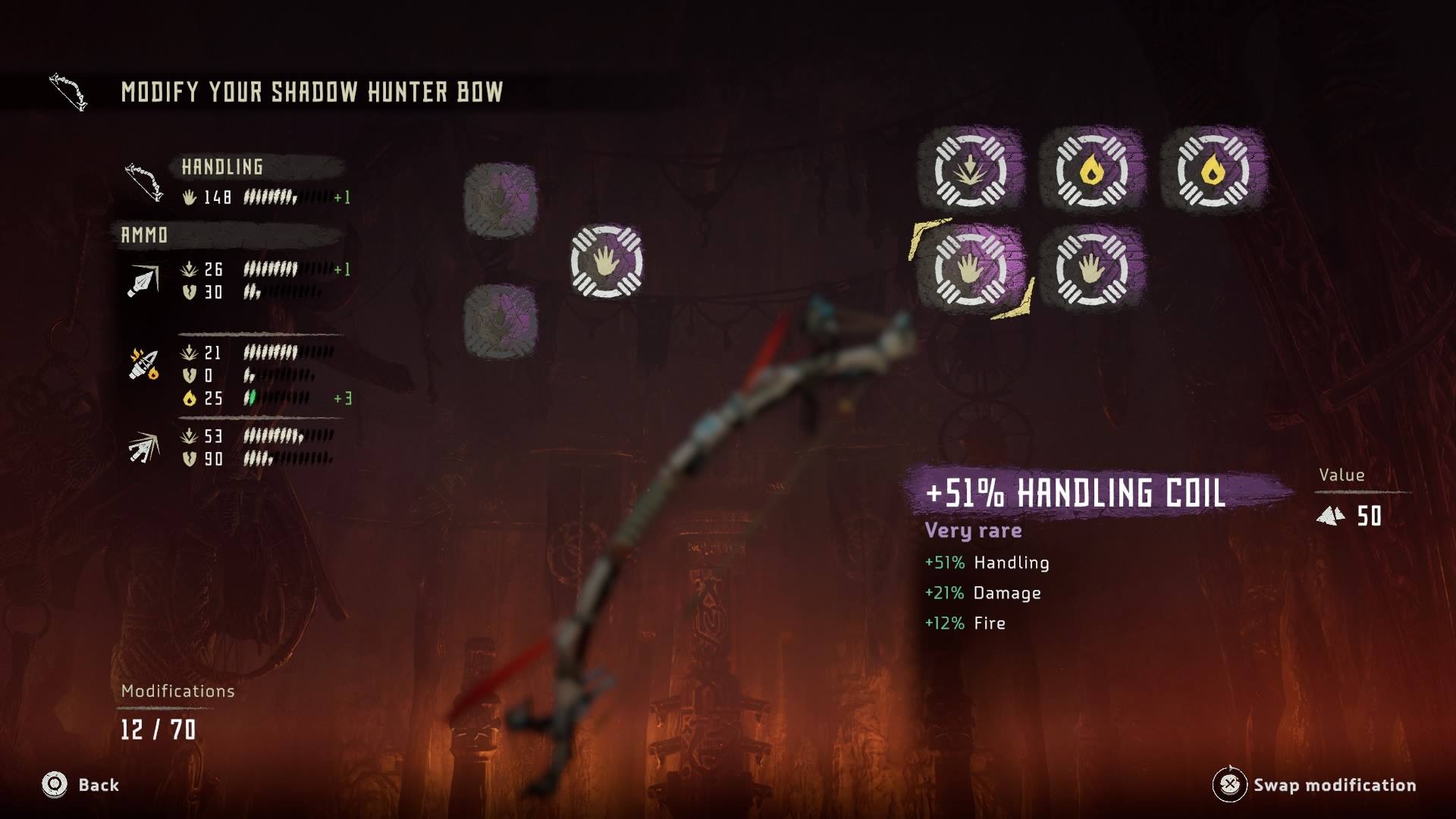Choose the unhighlighted handling coil in the coil list
Image resolution: width=1456 pixels, height=819 pixels.
coord(1092,268)
